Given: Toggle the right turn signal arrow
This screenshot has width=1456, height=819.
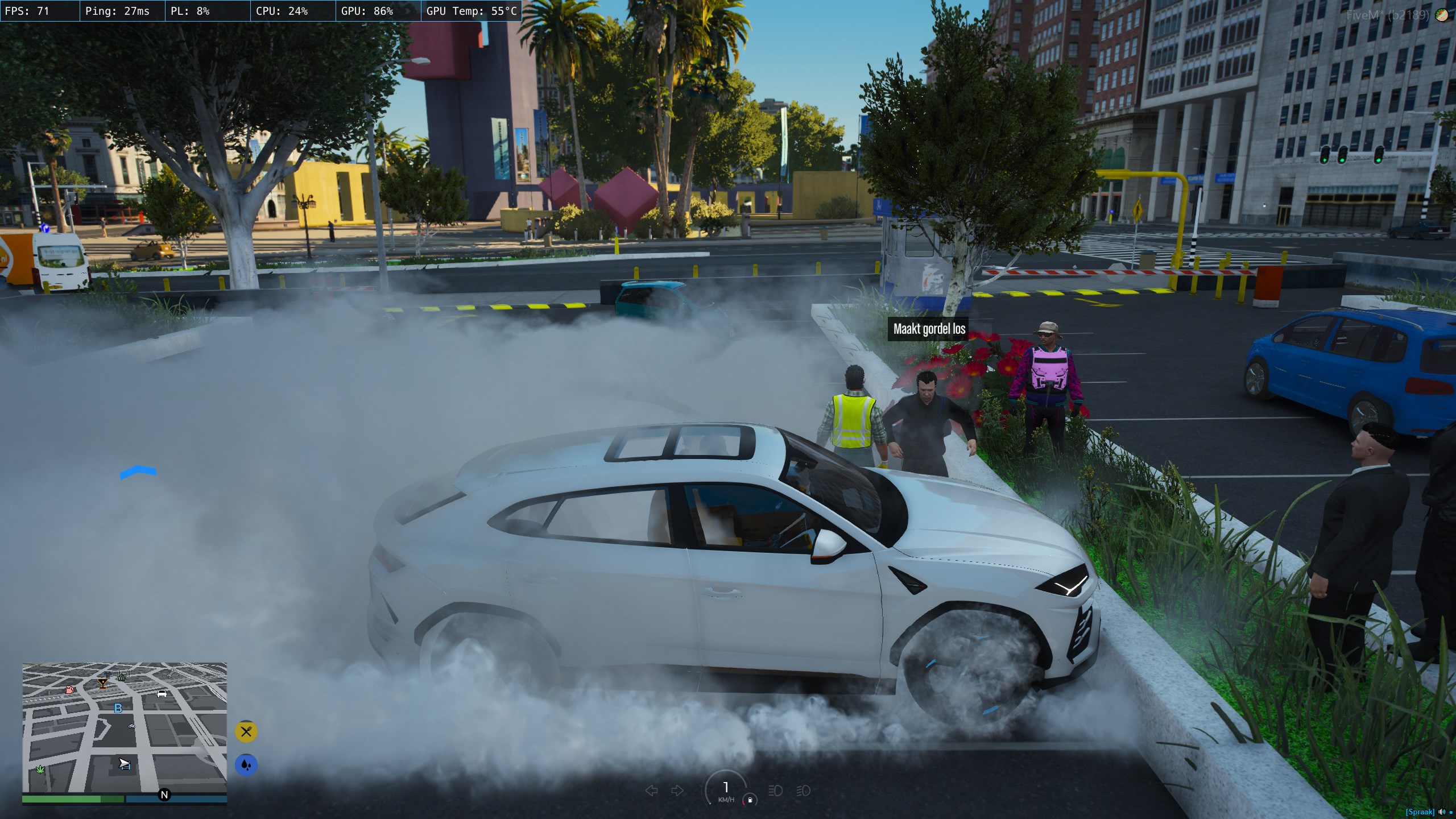Looking at the screenshot, I should (x=677, y=791).
